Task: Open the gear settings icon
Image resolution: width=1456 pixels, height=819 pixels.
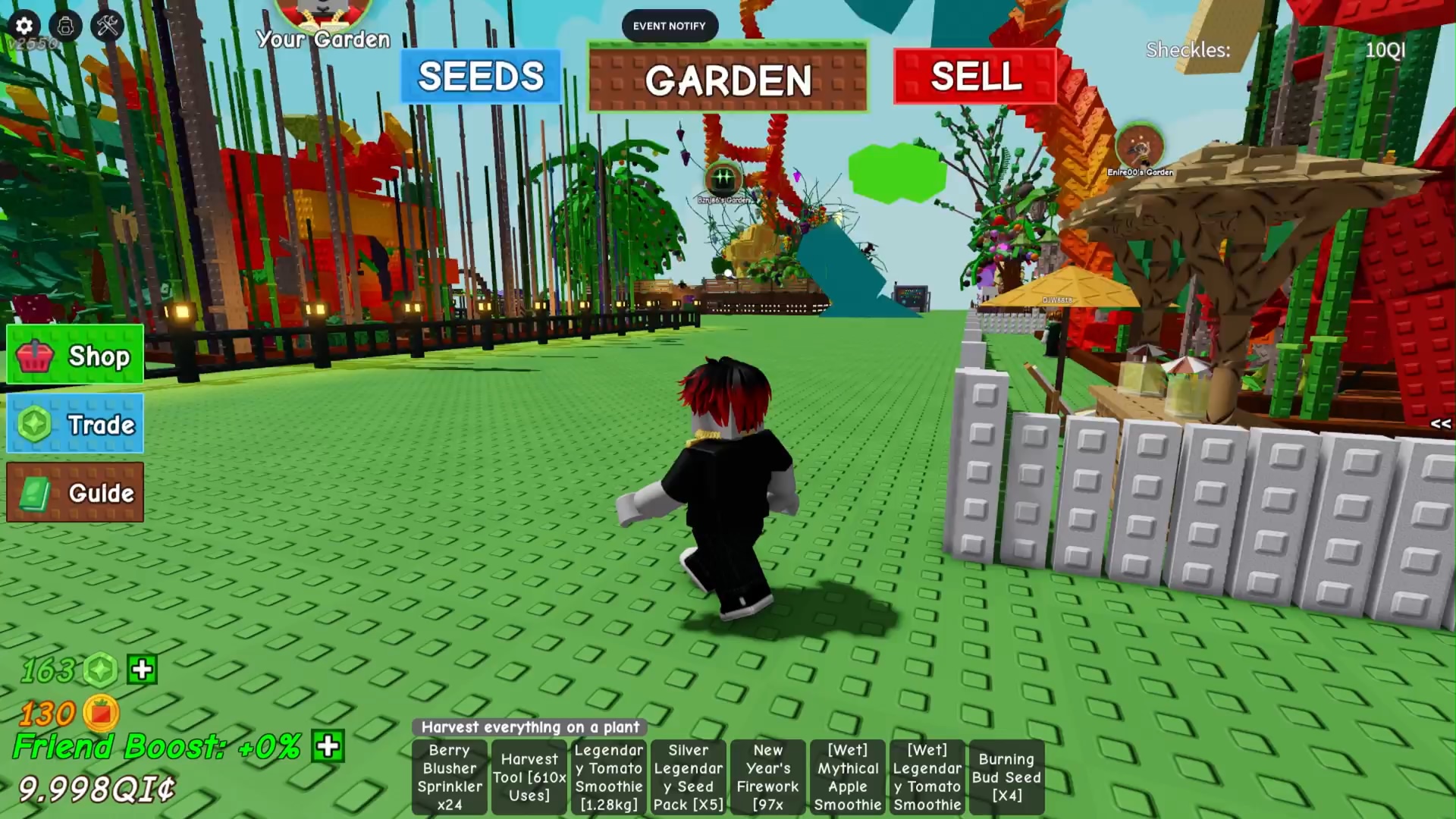Action: point(24,26)
